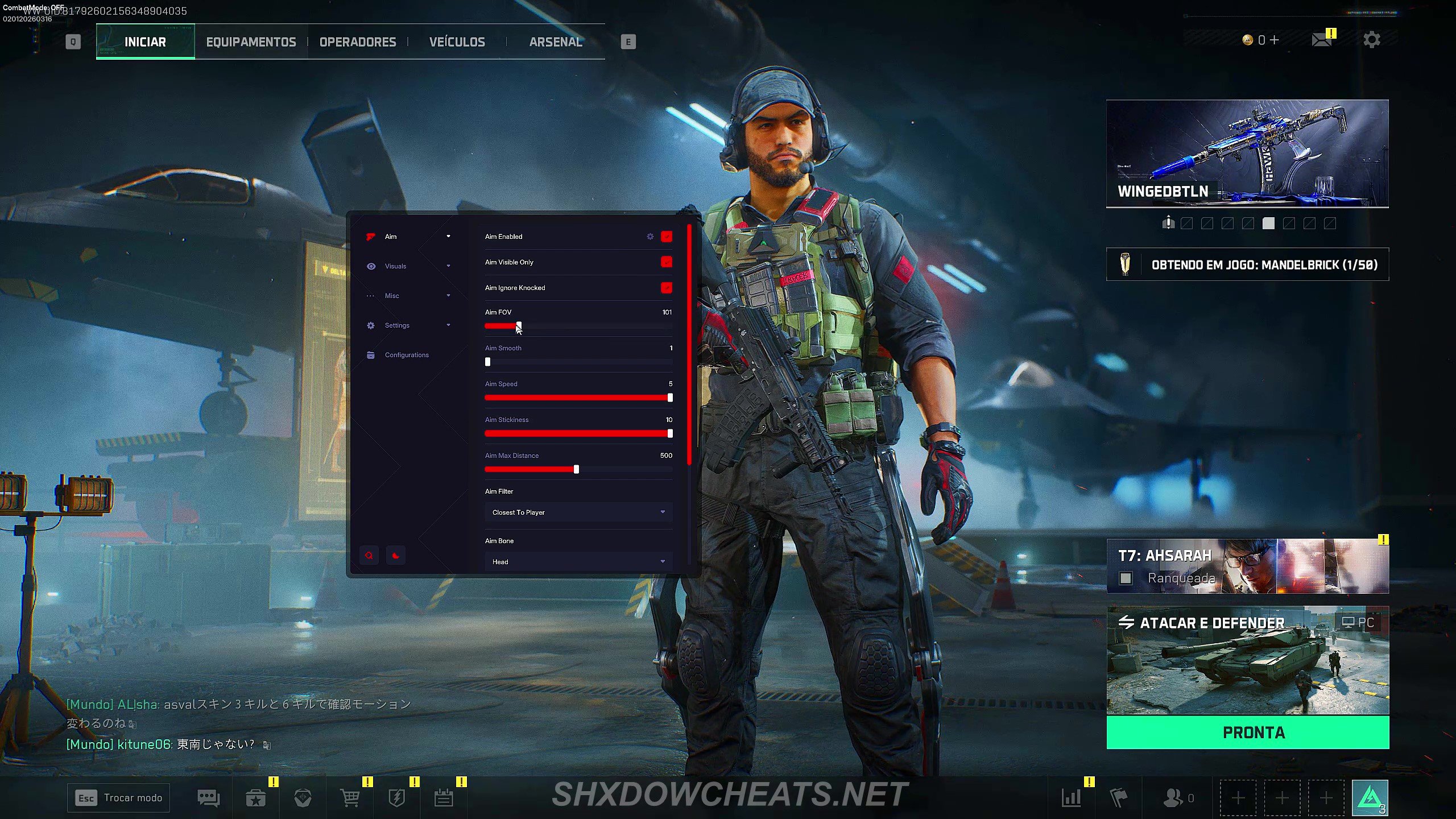
Task: Click the scrollbar on the cheat menu's right edge
Action: coord(688,347)
